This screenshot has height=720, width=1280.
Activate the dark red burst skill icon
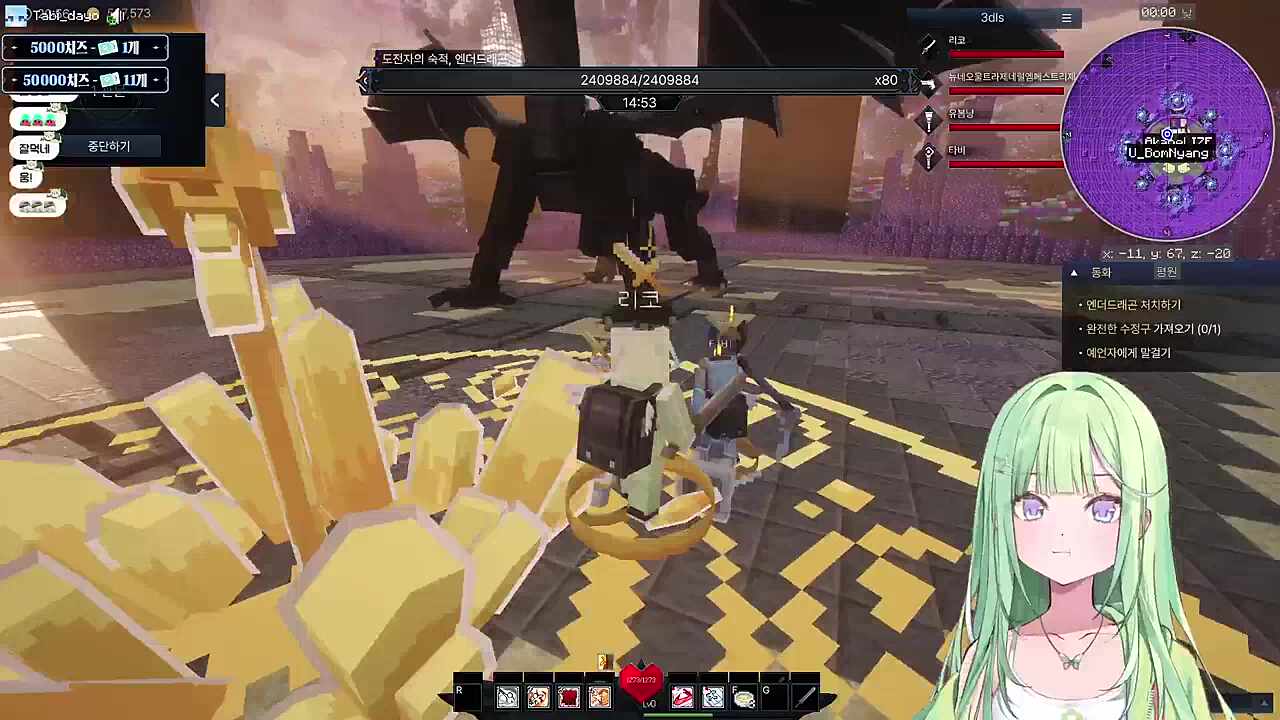569,697
